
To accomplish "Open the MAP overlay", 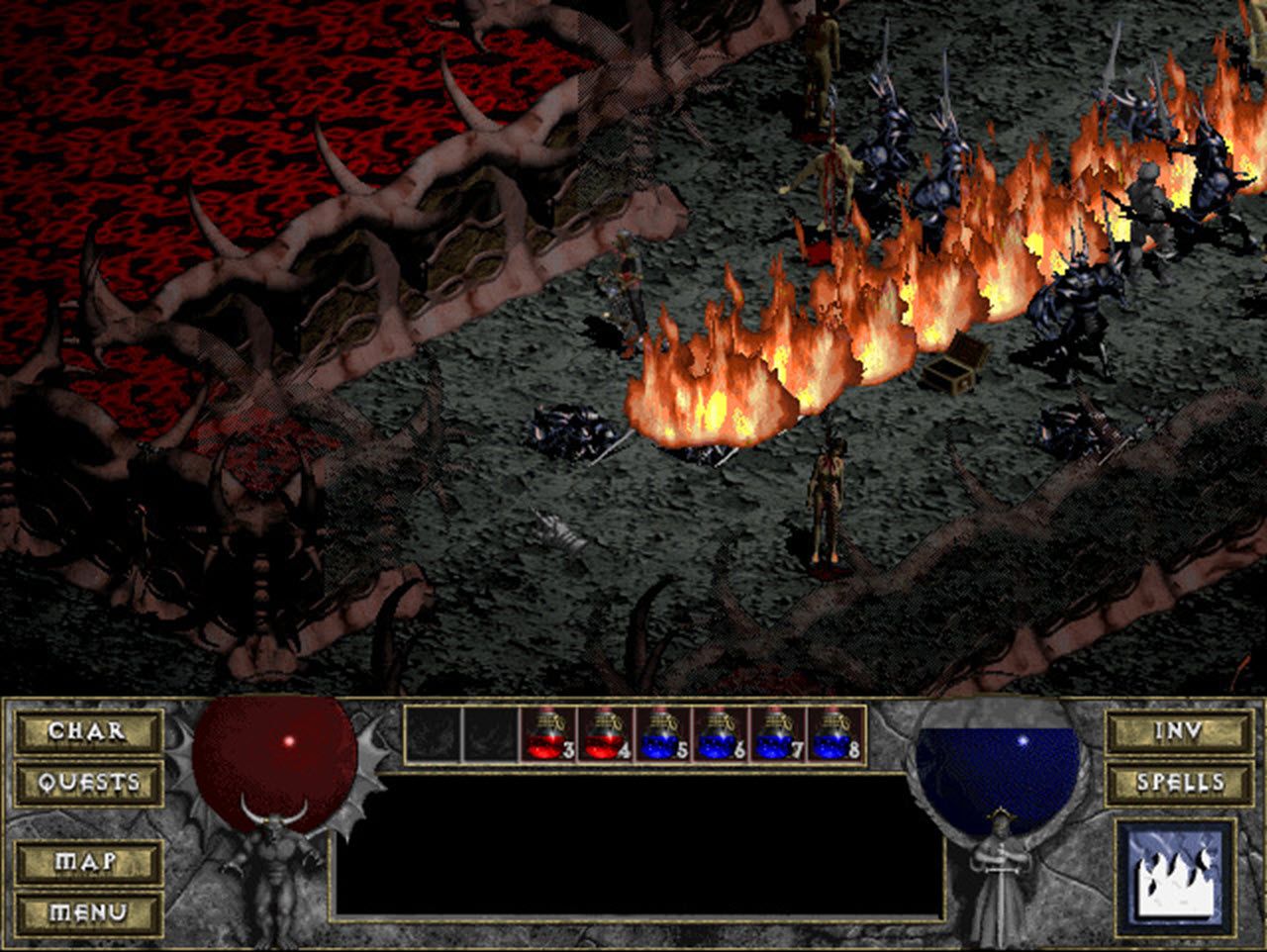I will tap(87, 861).
